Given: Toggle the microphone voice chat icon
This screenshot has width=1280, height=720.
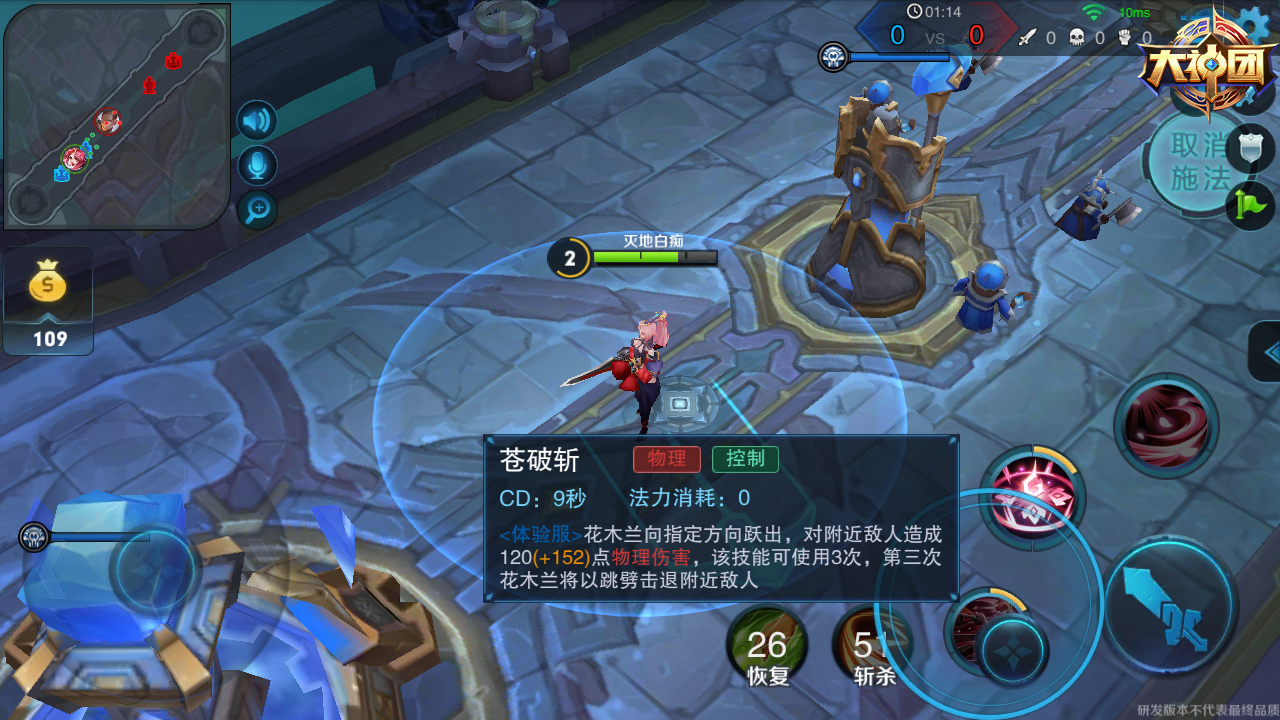Looking at the screenshot, I should (257, 165).
